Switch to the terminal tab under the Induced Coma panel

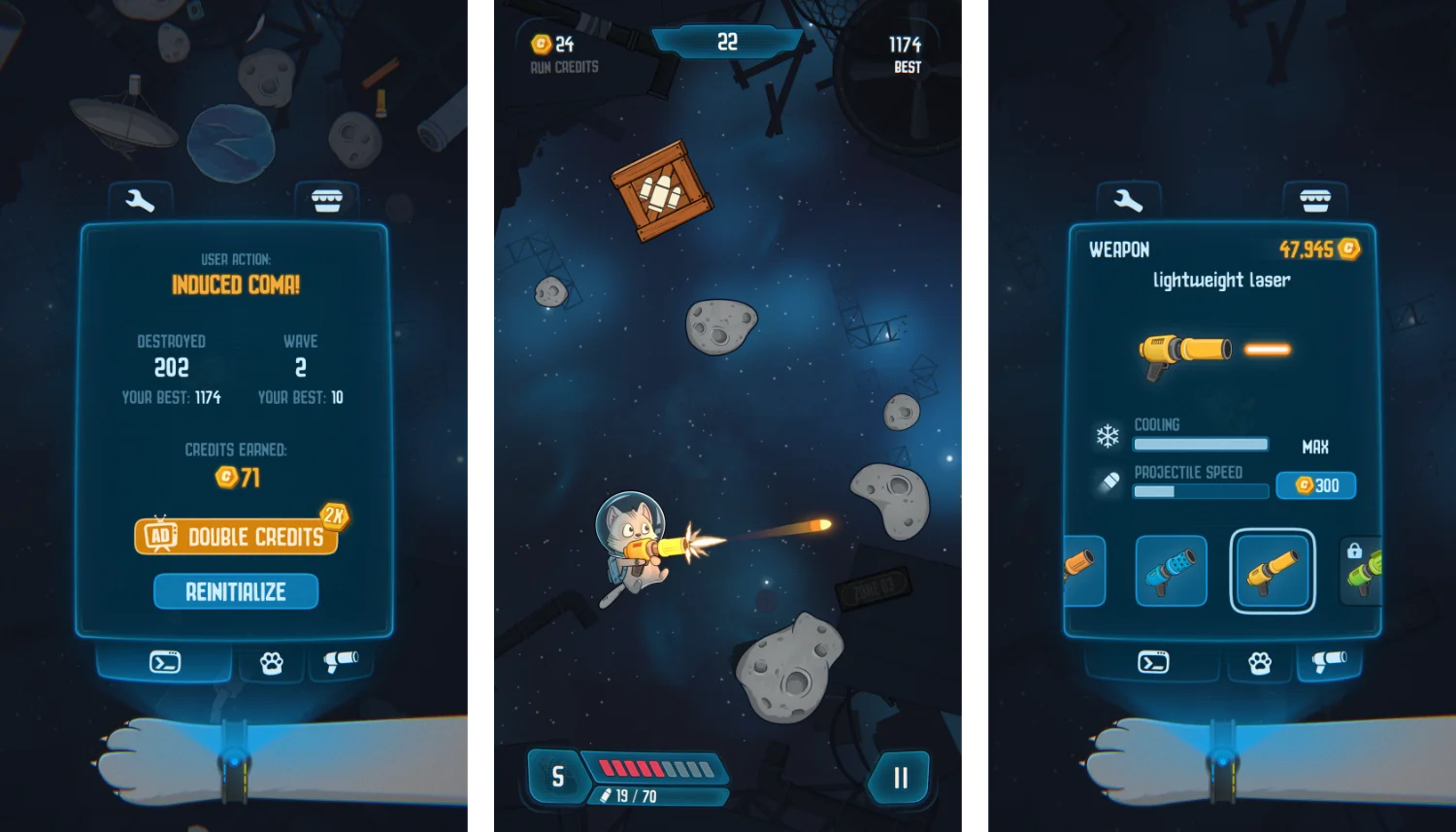(x=165, y=662)
